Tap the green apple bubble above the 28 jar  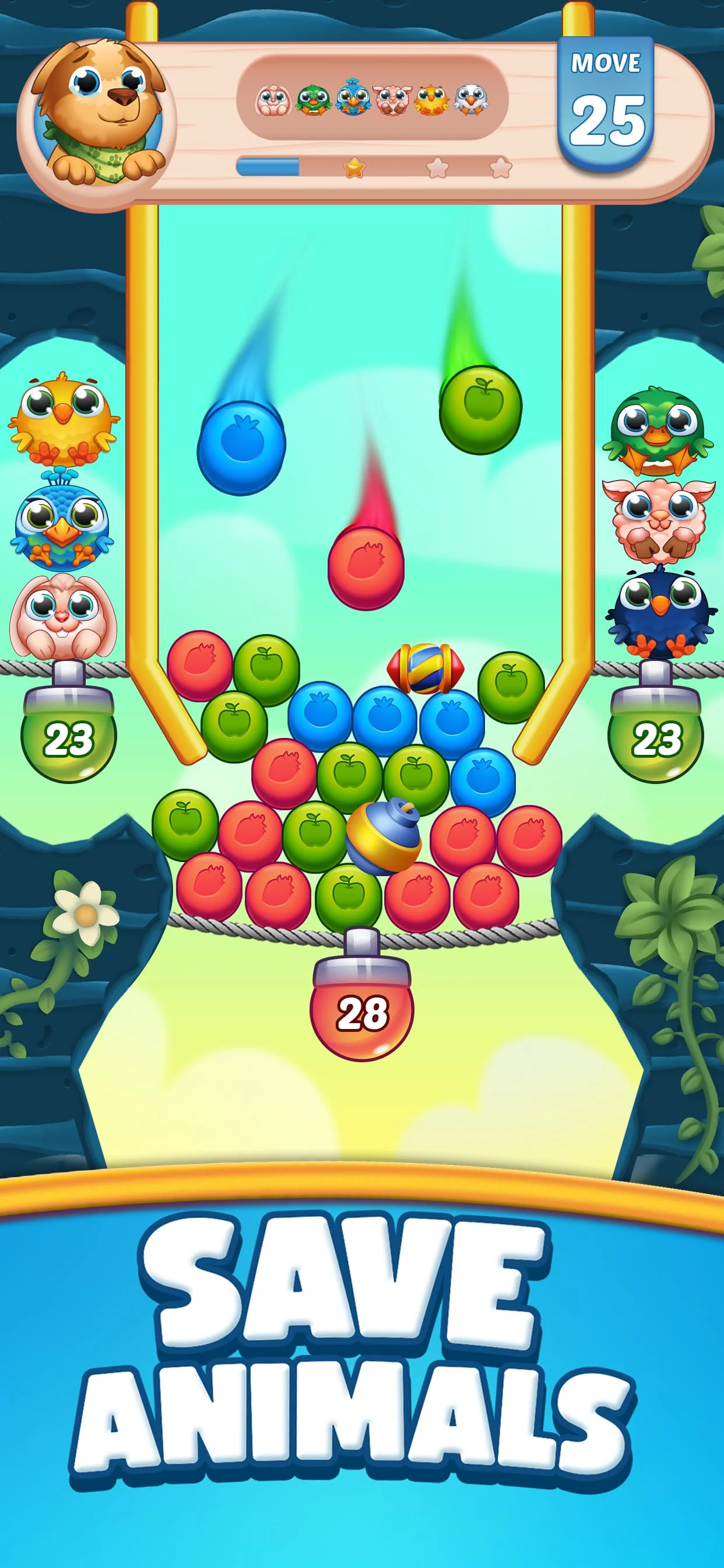tap(349, 896)
